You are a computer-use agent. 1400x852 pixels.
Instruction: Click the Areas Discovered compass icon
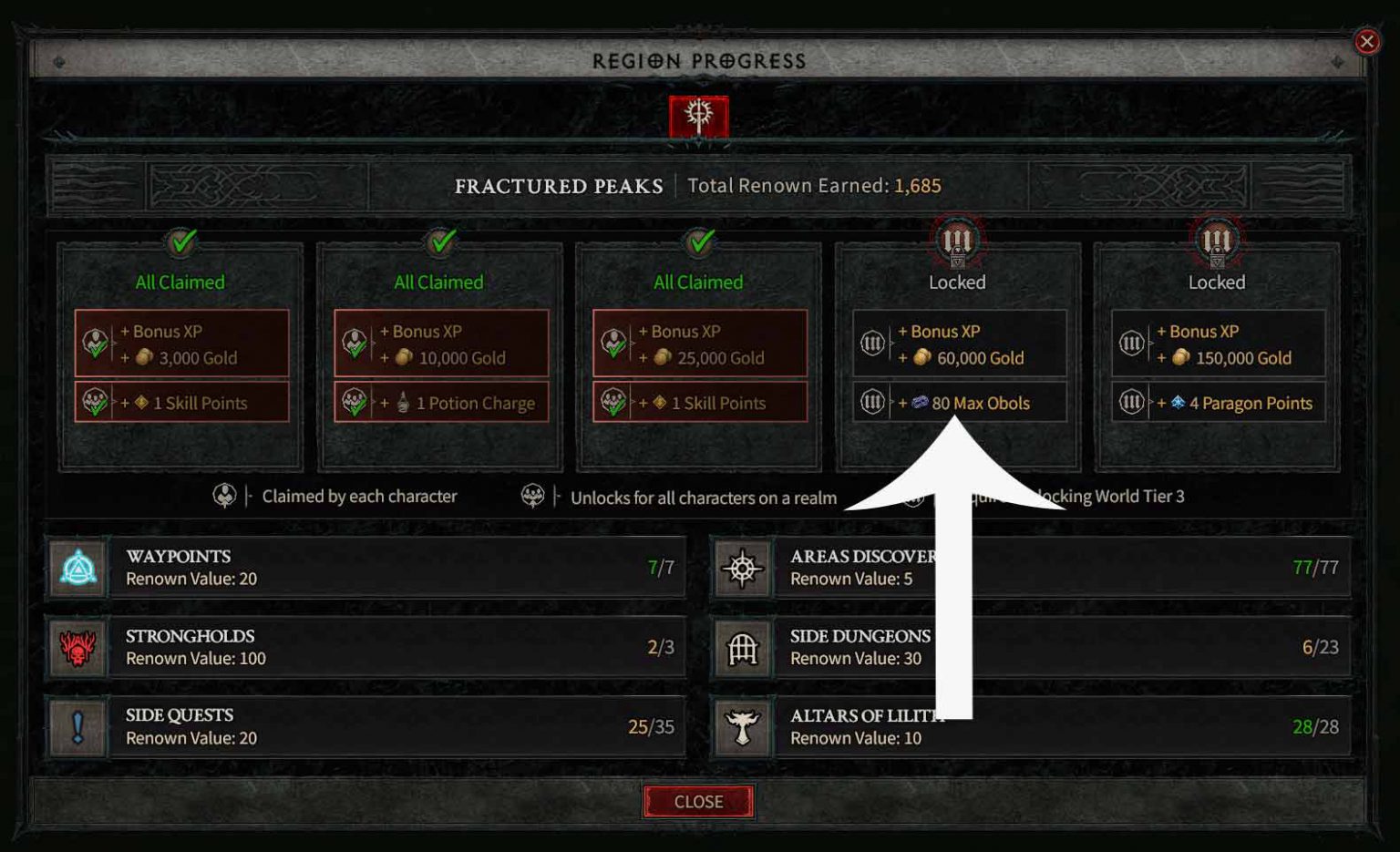pyautogui.click(x=743, y=567)
